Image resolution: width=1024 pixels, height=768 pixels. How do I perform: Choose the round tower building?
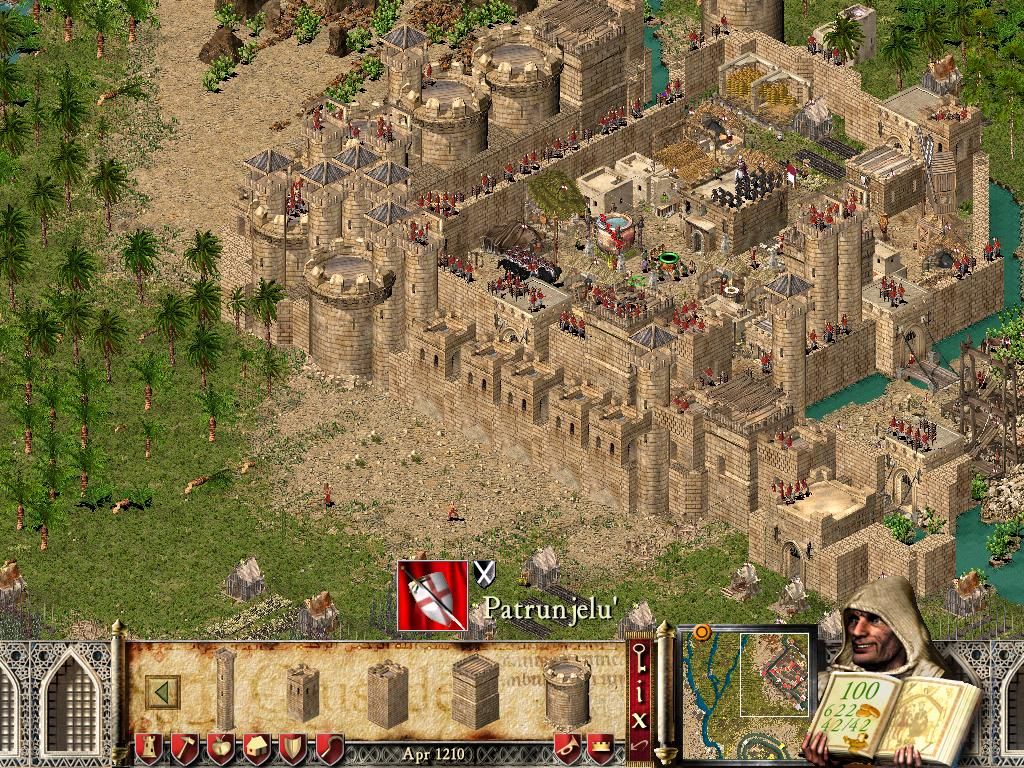coord(567,692)
